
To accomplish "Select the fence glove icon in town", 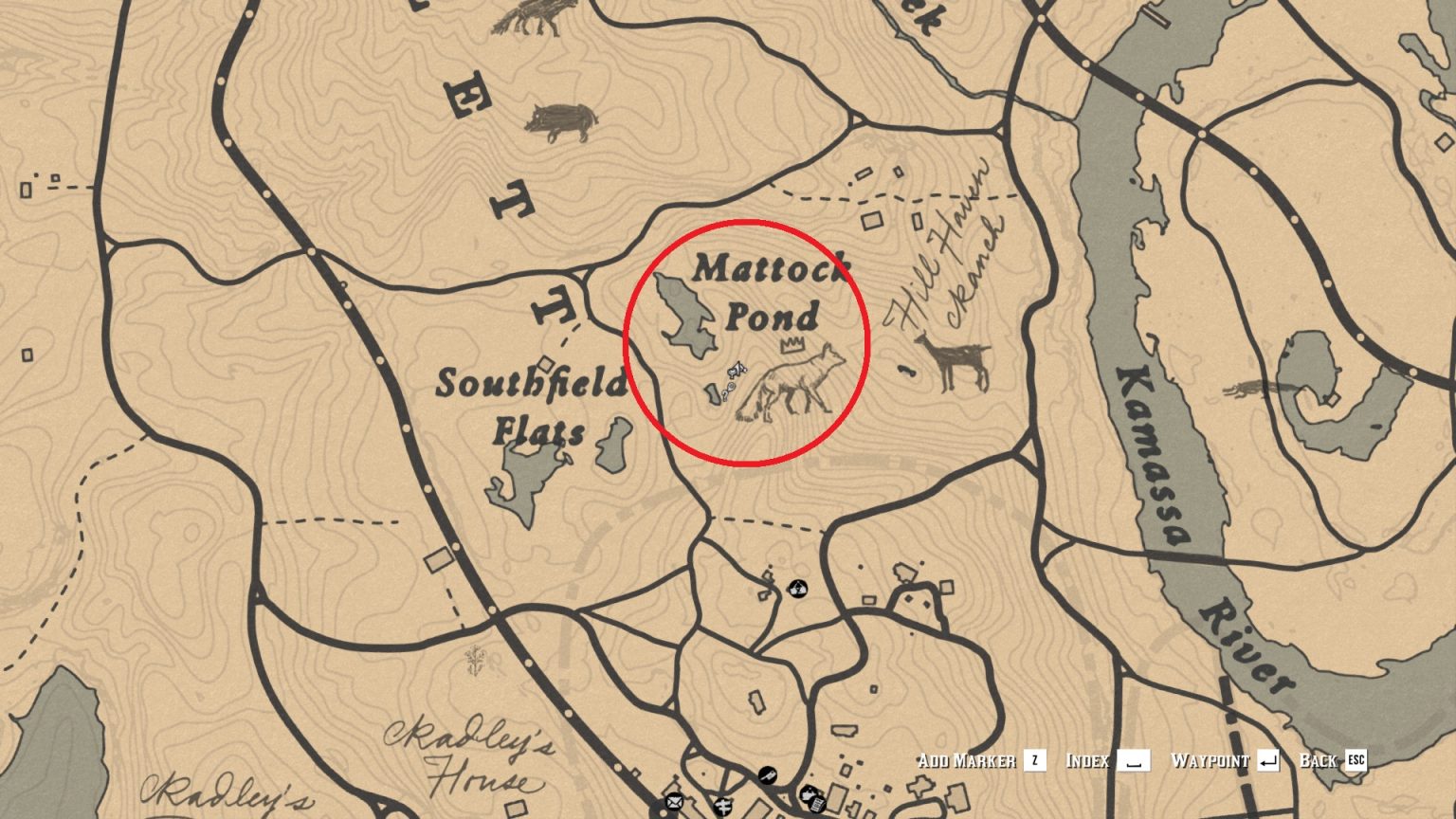I will 809,793.
